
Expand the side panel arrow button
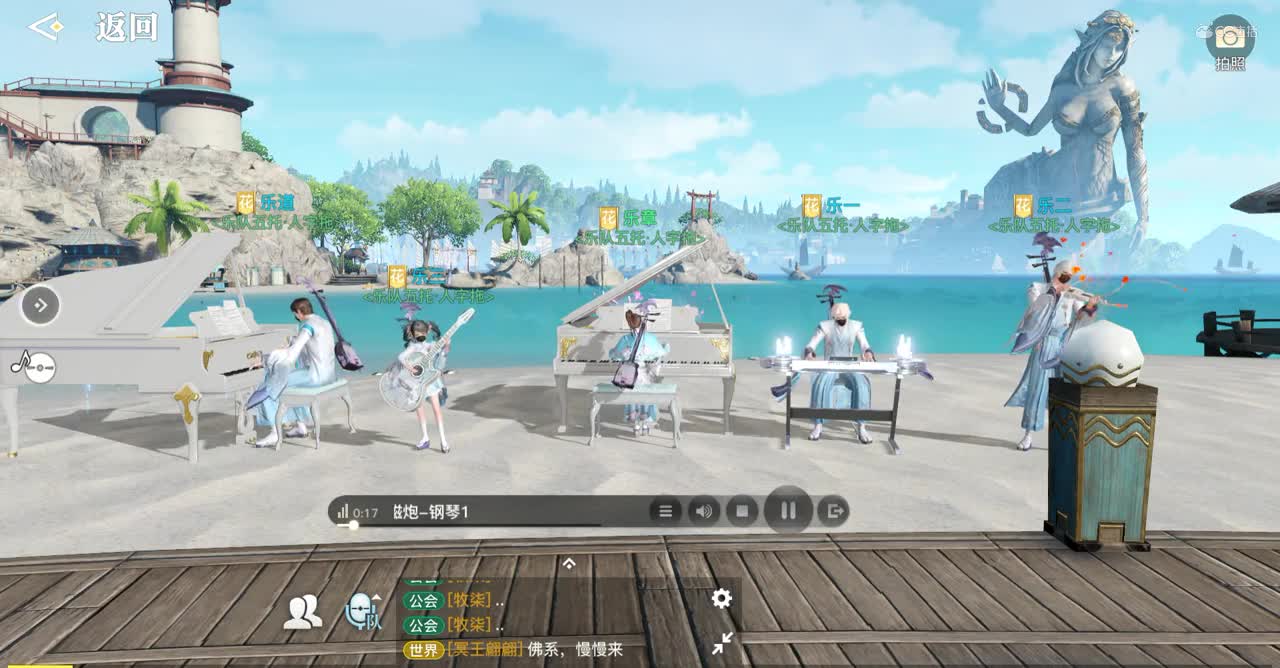[40, 305]
